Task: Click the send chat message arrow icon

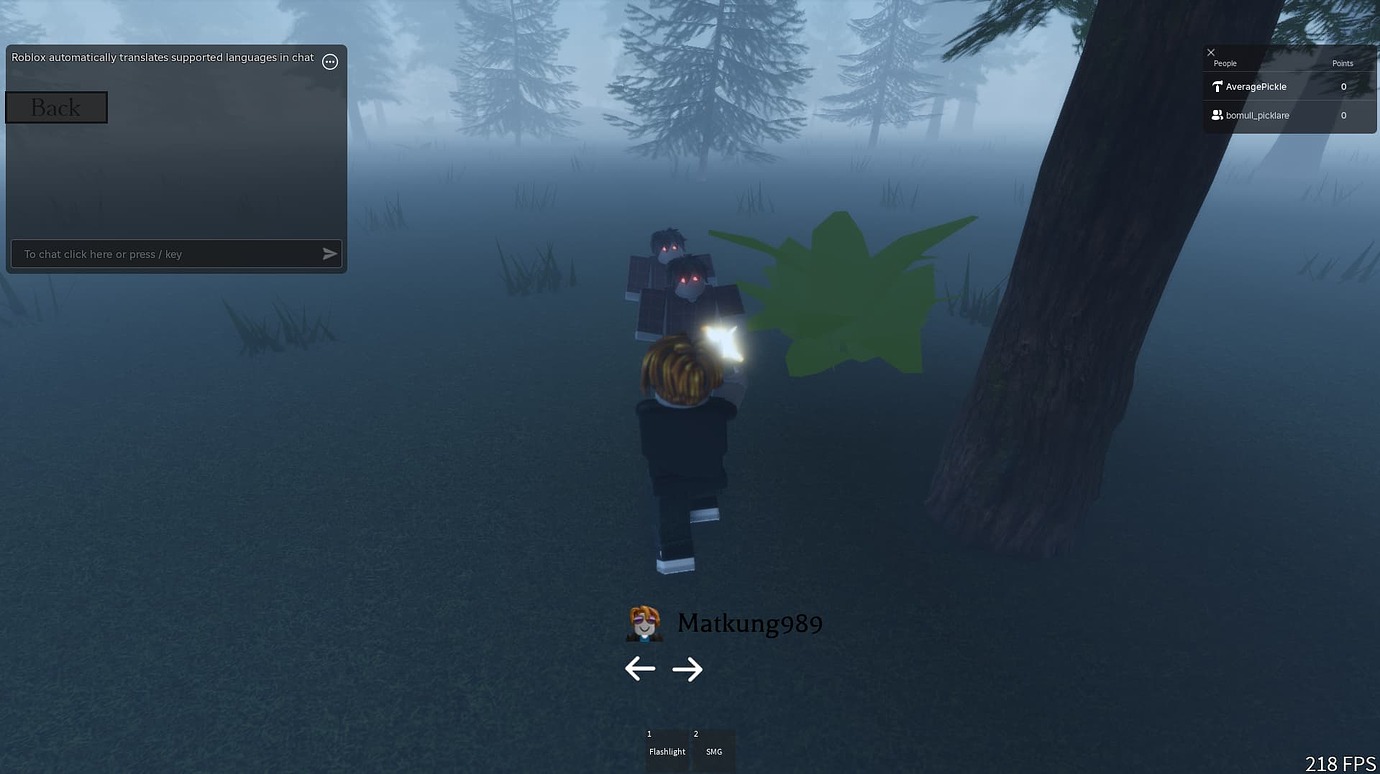Action: pos(329,253)
